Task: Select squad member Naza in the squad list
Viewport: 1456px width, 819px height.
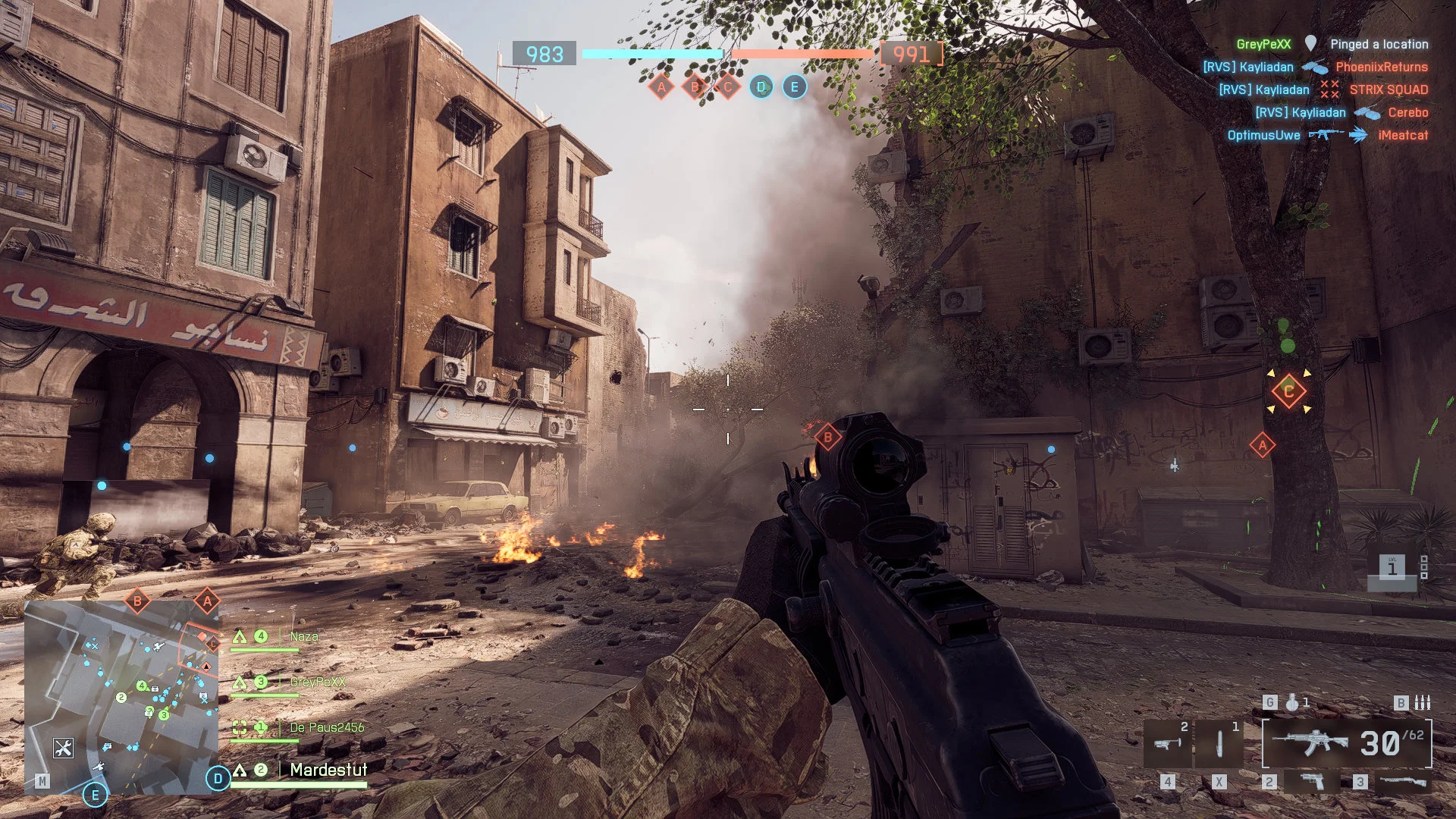Action: click(303, 637)
